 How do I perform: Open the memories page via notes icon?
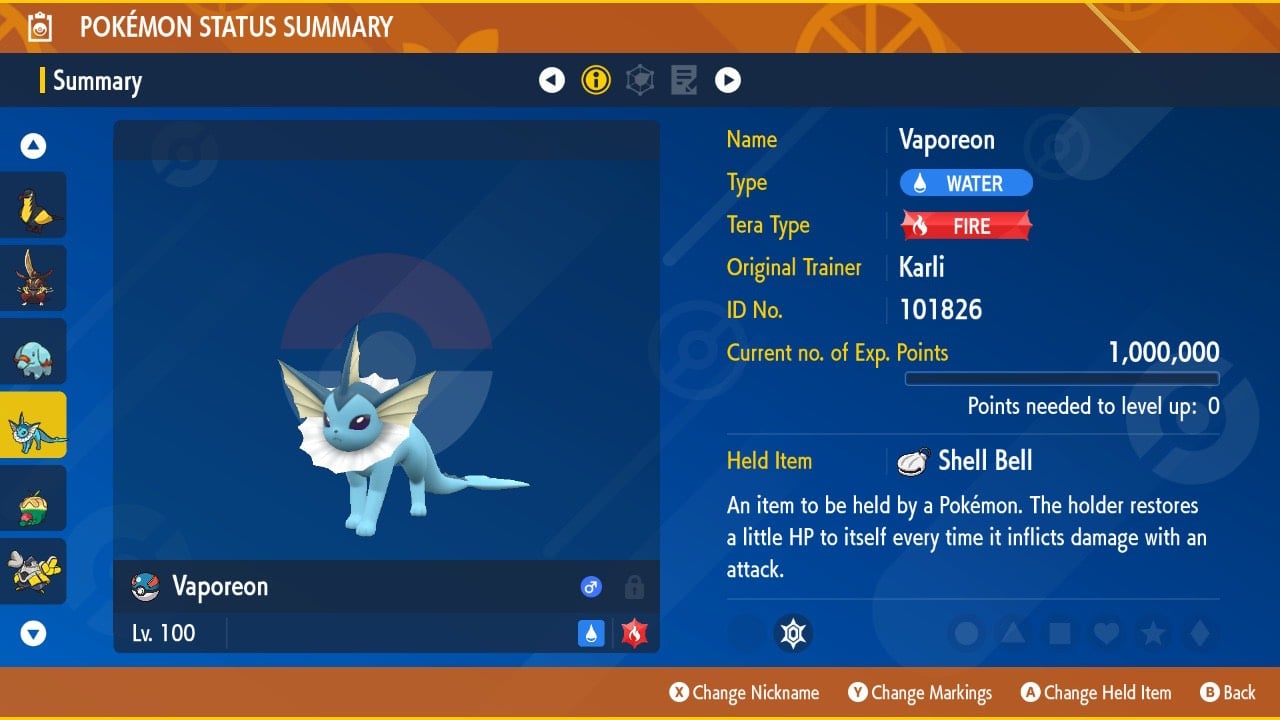click(x=683, y=79)
